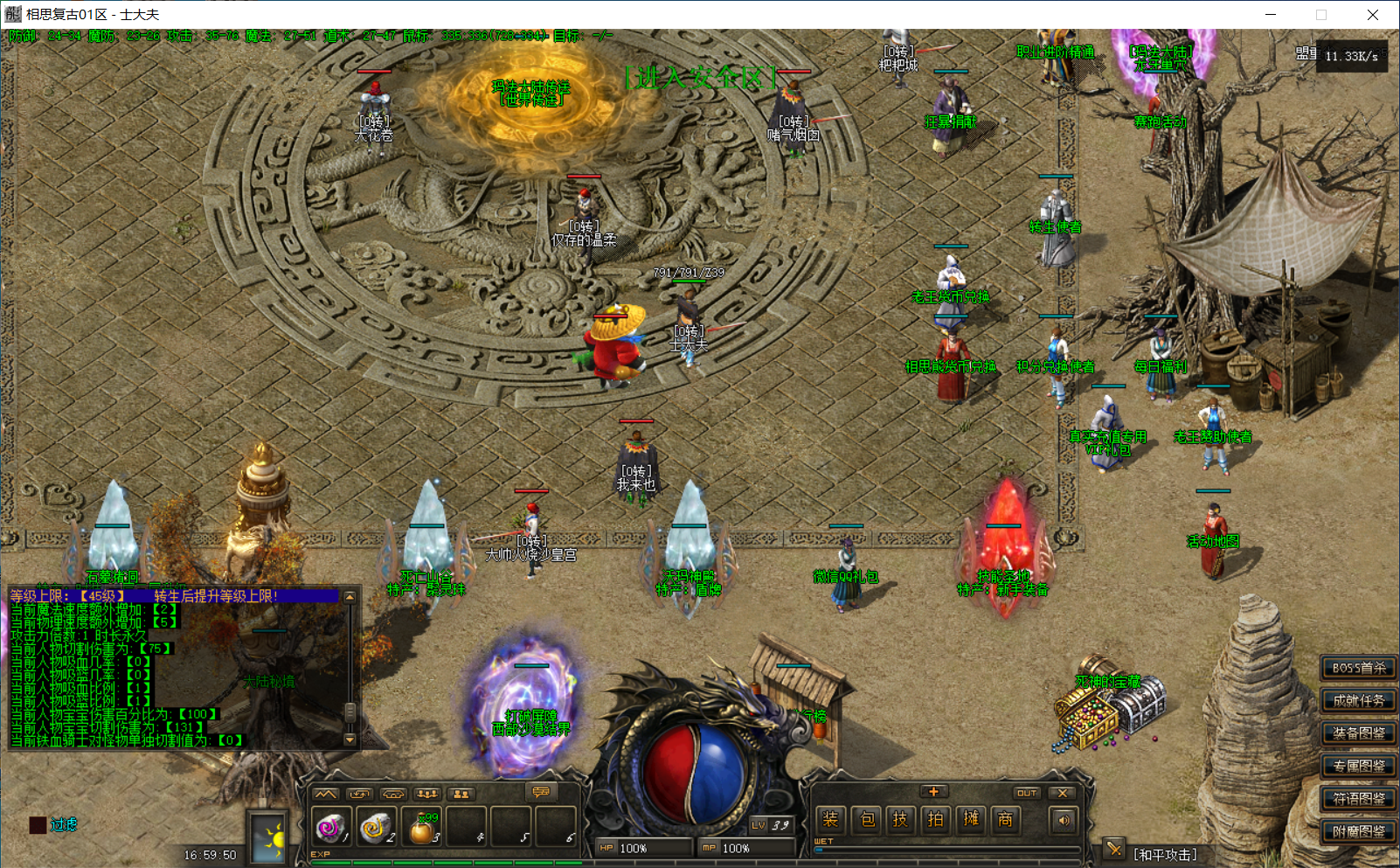Screen dimensions: 1400x868
Task: Use the yellow spiral scroll in slot 2
Action: pos(377,827)
